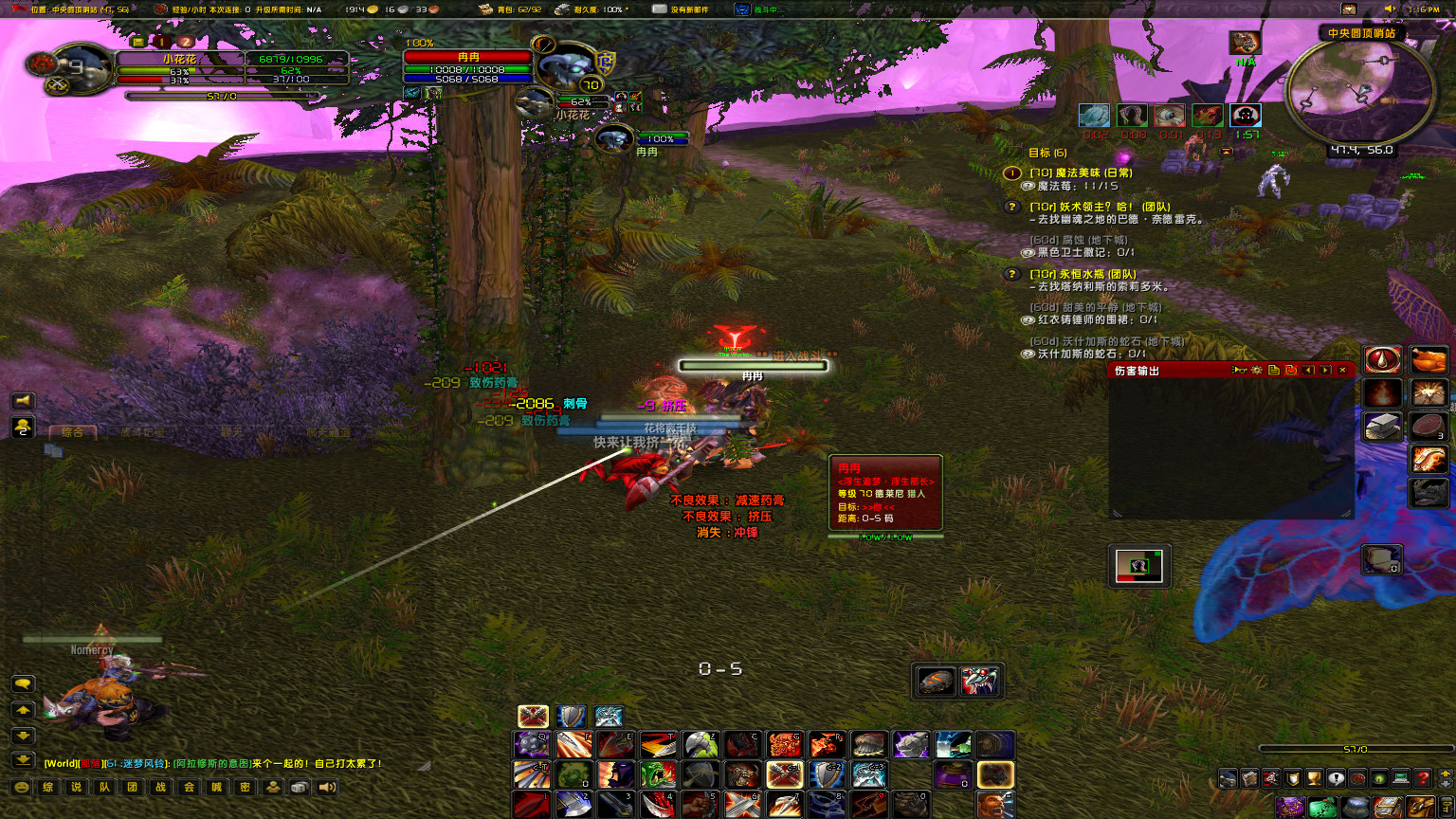Click the dice roll button near the chat bar
1456x819 pixels.
coord(298,787)
